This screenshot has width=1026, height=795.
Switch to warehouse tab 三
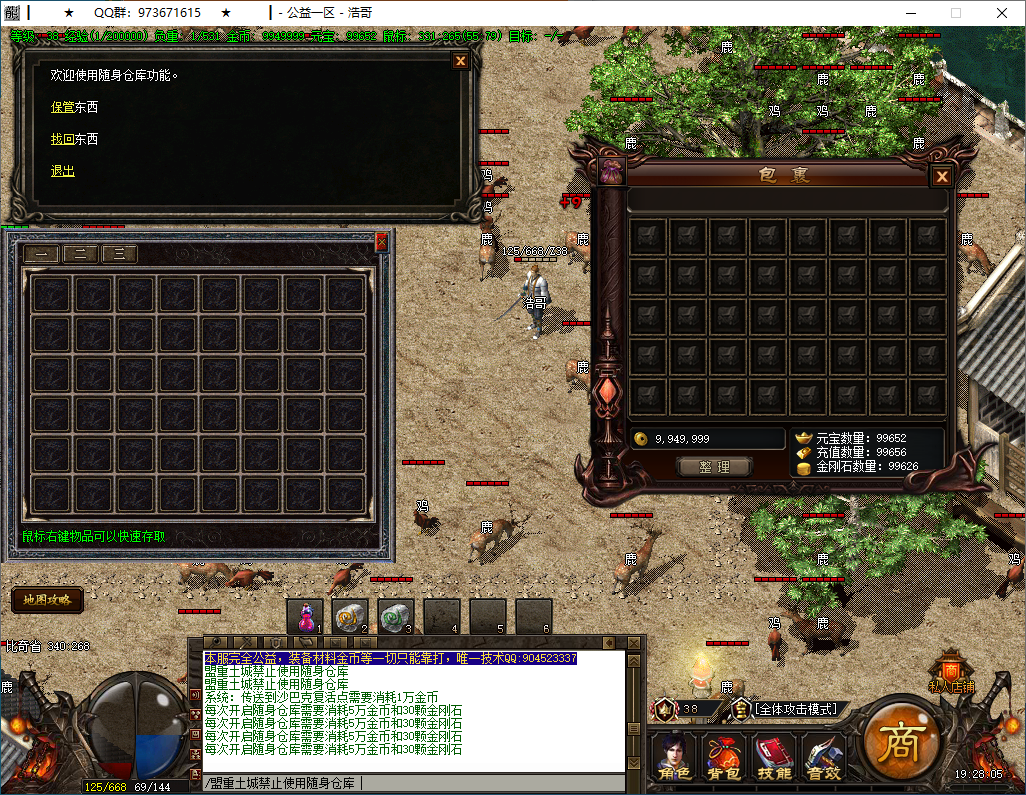tap(119, 254)
